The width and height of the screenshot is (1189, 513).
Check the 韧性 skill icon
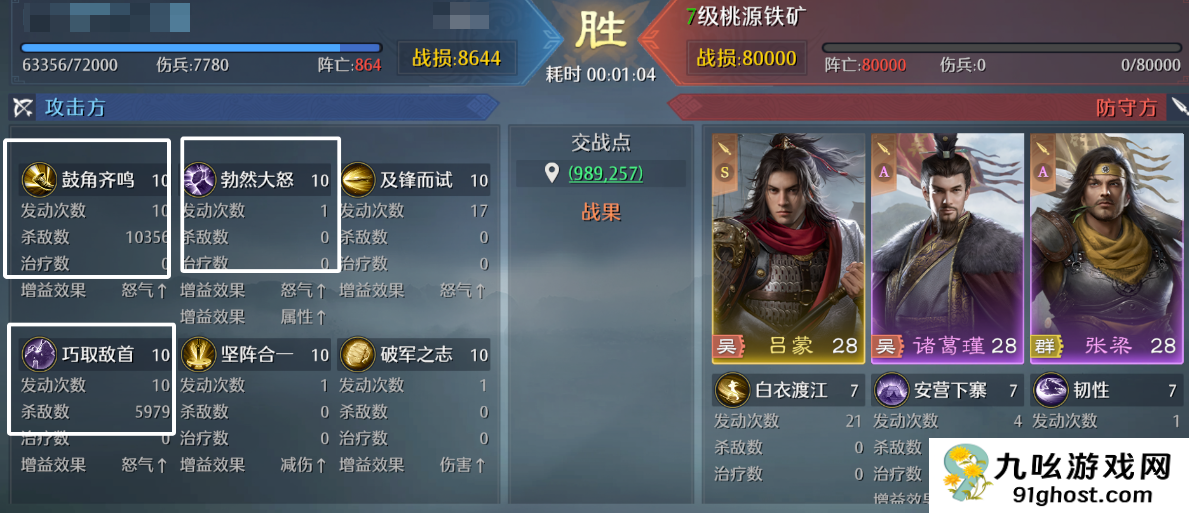(1050, 390)
